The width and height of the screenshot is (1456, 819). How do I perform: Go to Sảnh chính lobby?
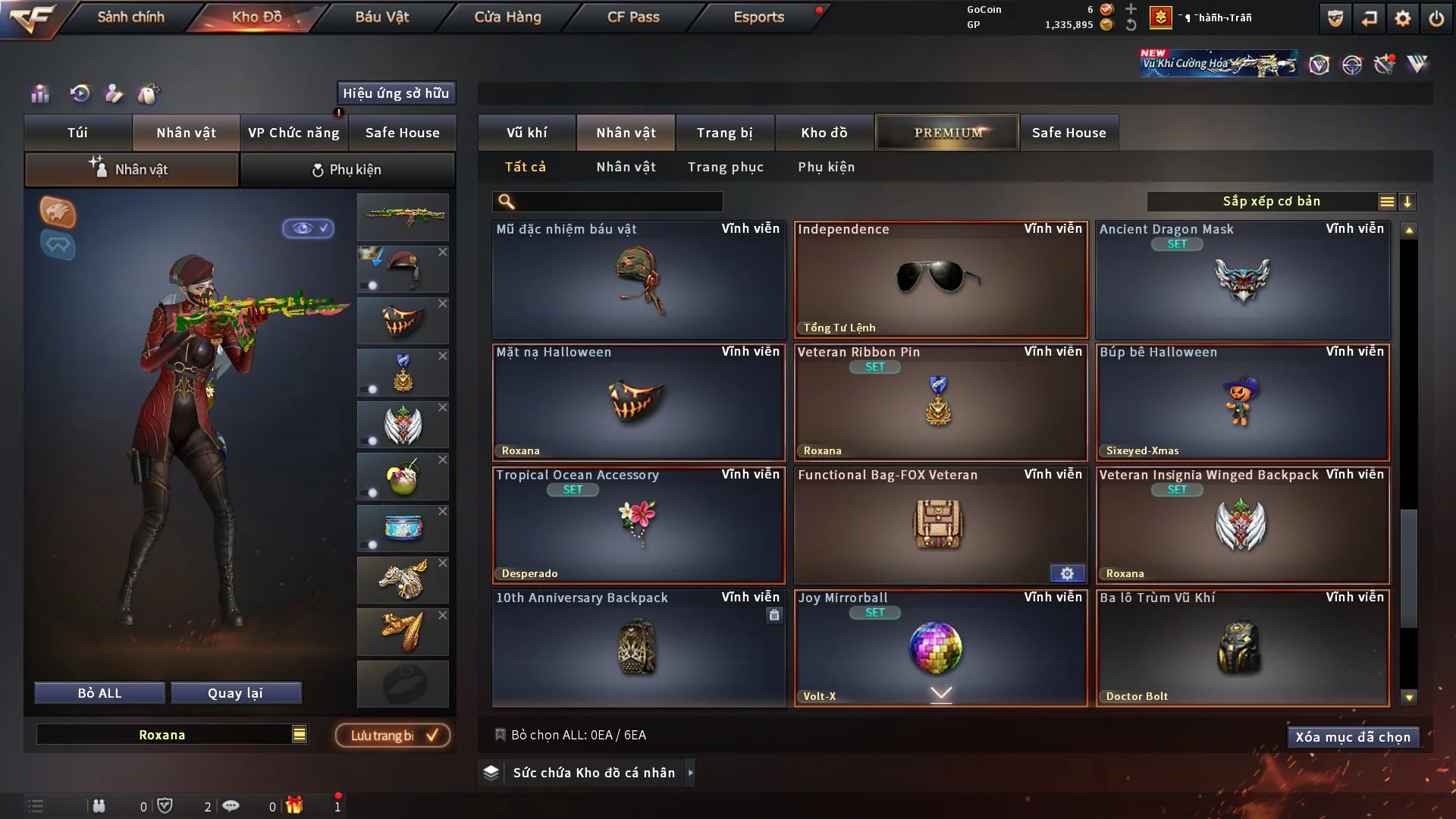click(x=130, y=17)
